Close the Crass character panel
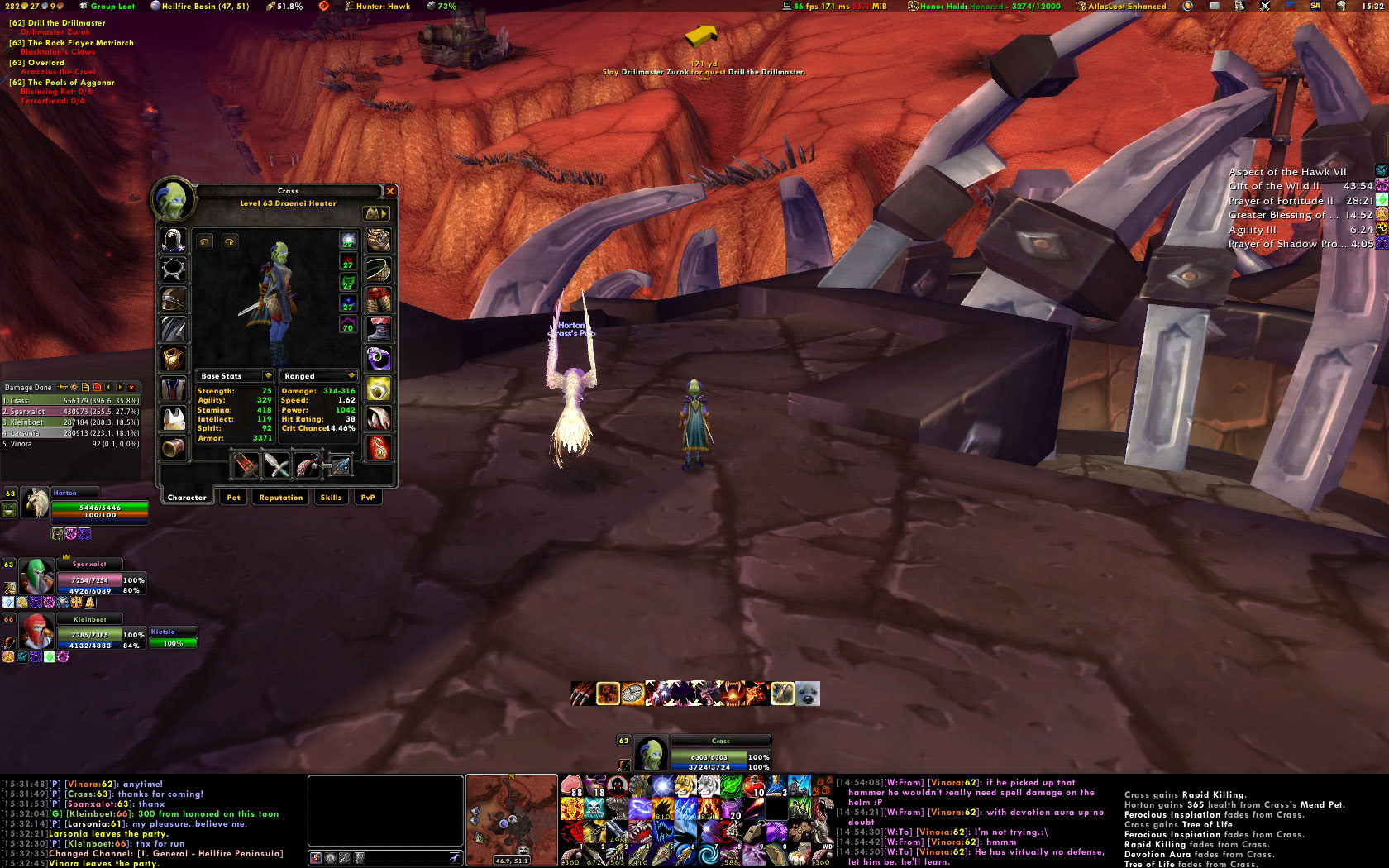Image resolution: width=1389 pixels, height=868 pixels. (x=390, y=191)
